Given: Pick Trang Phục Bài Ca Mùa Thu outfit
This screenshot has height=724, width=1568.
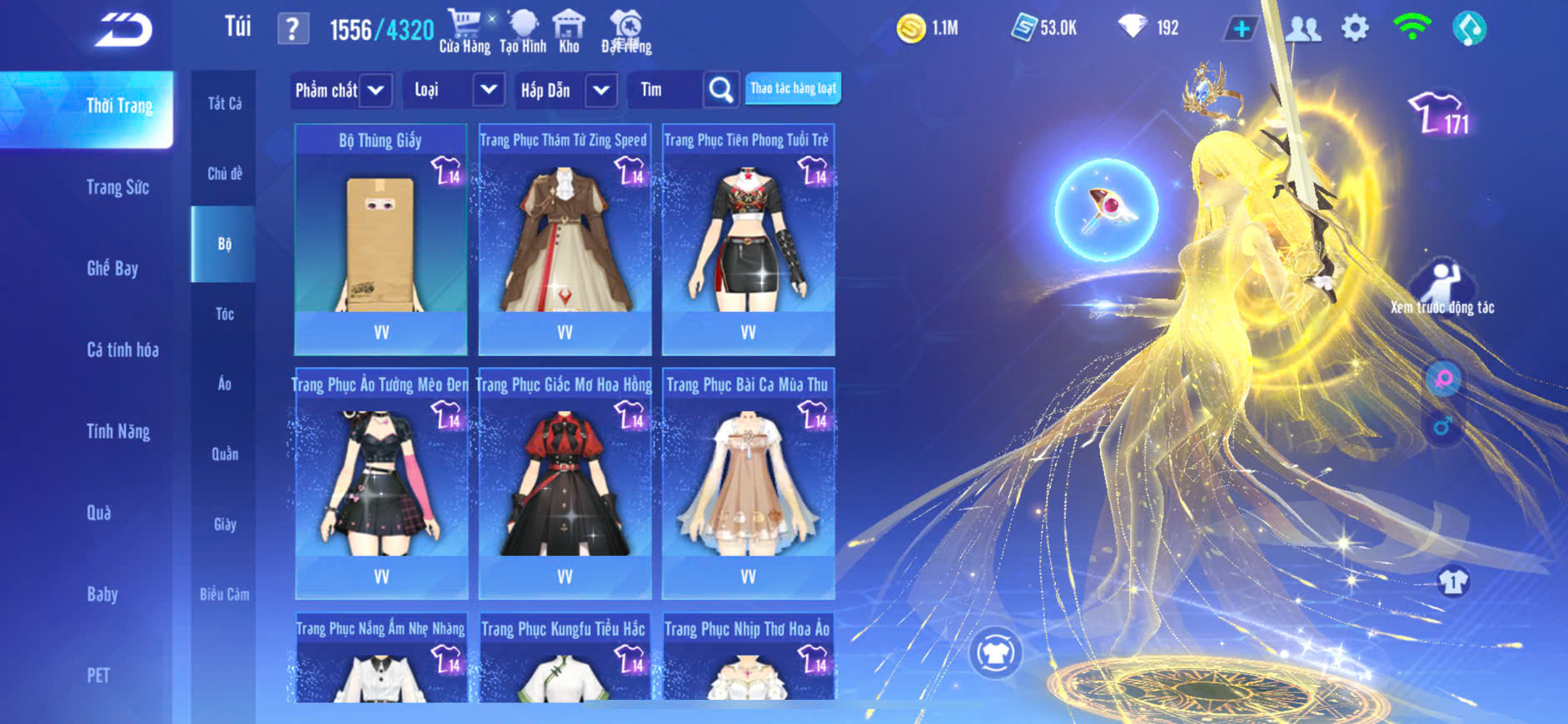Looking at the screenshot, I should (748, 483).
